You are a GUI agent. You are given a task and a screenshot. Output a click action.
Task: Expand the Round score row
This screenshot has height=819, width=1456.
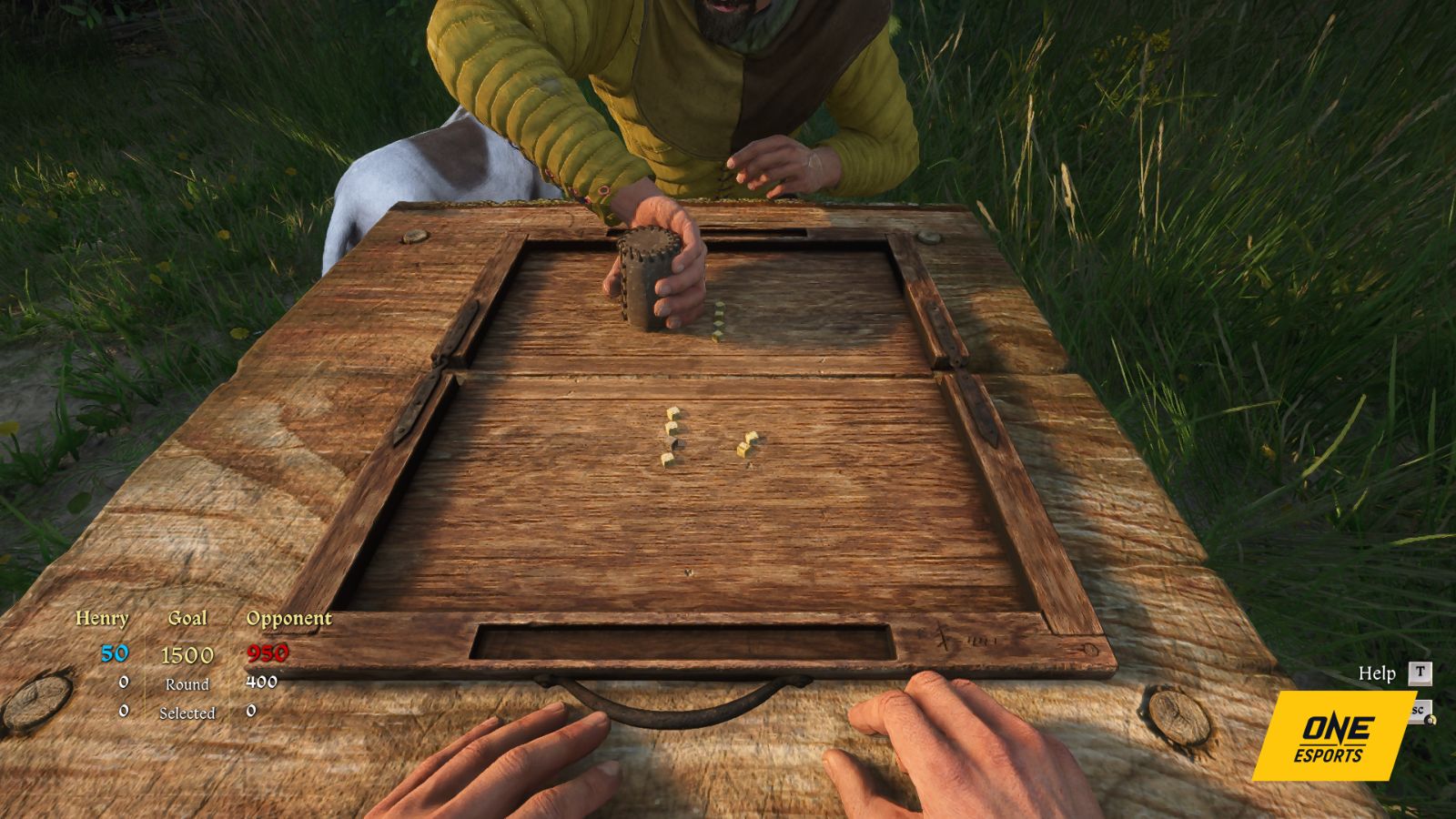pos(188,683)
